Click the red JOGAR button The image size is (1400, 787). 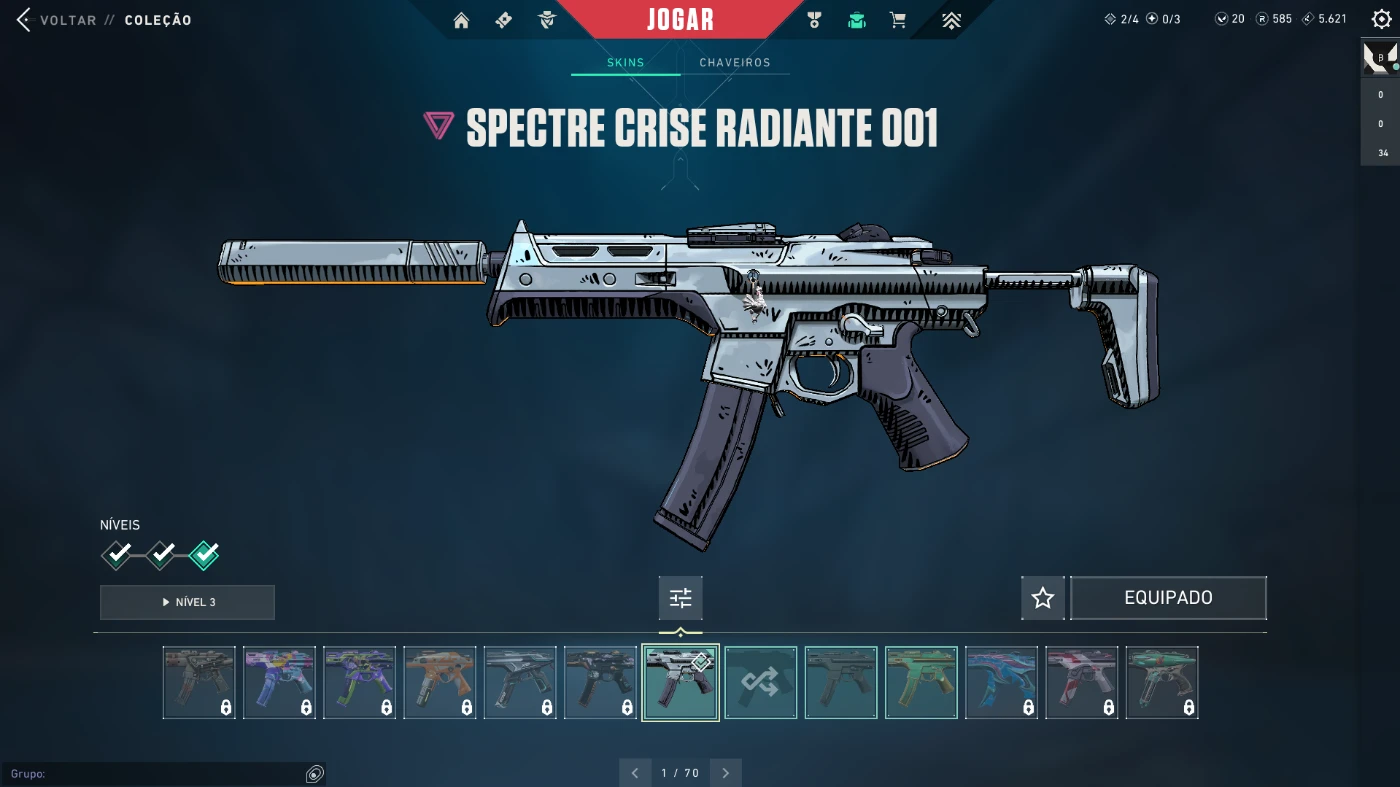pos(680,20)
